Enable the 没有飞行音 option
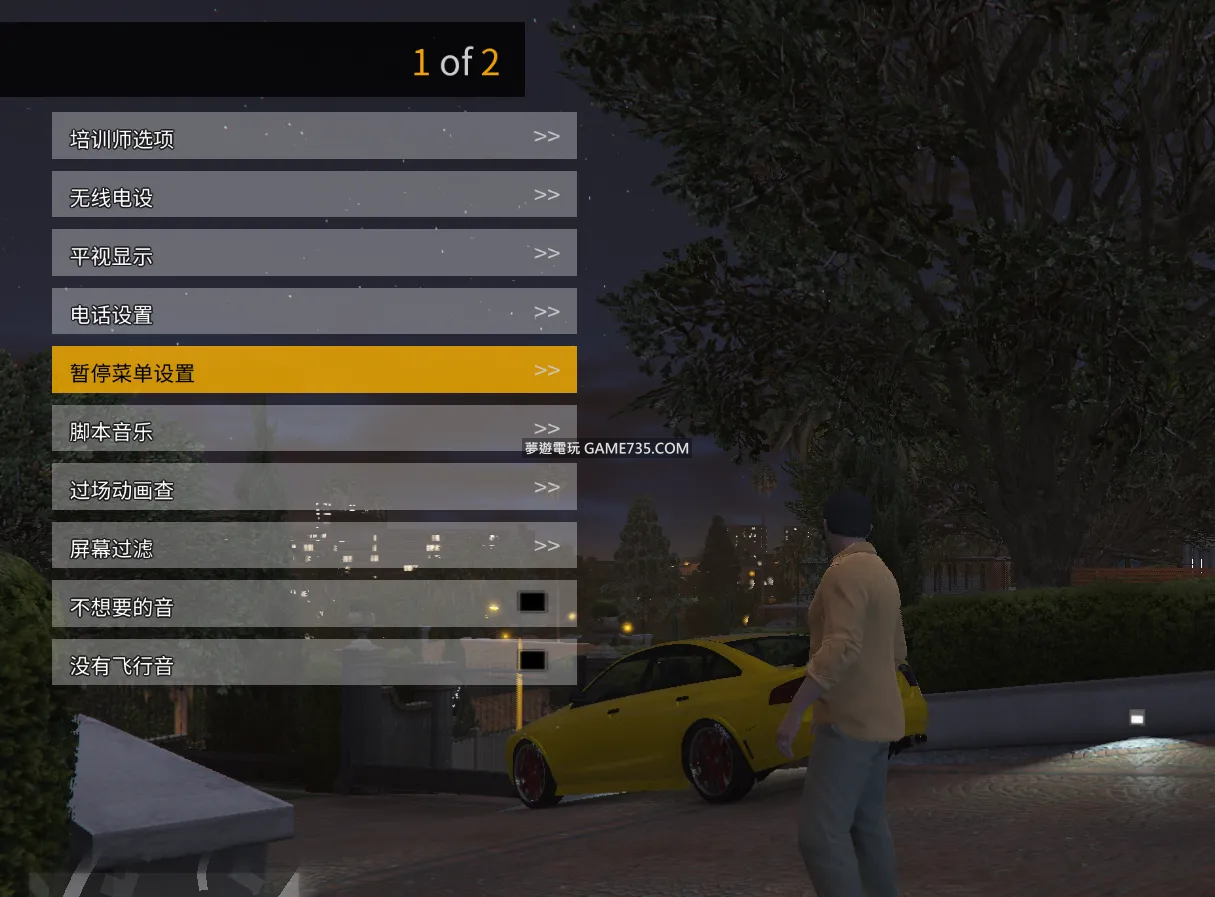Image resolution: width=1215 pixels, height=897 pixels. 532,660
